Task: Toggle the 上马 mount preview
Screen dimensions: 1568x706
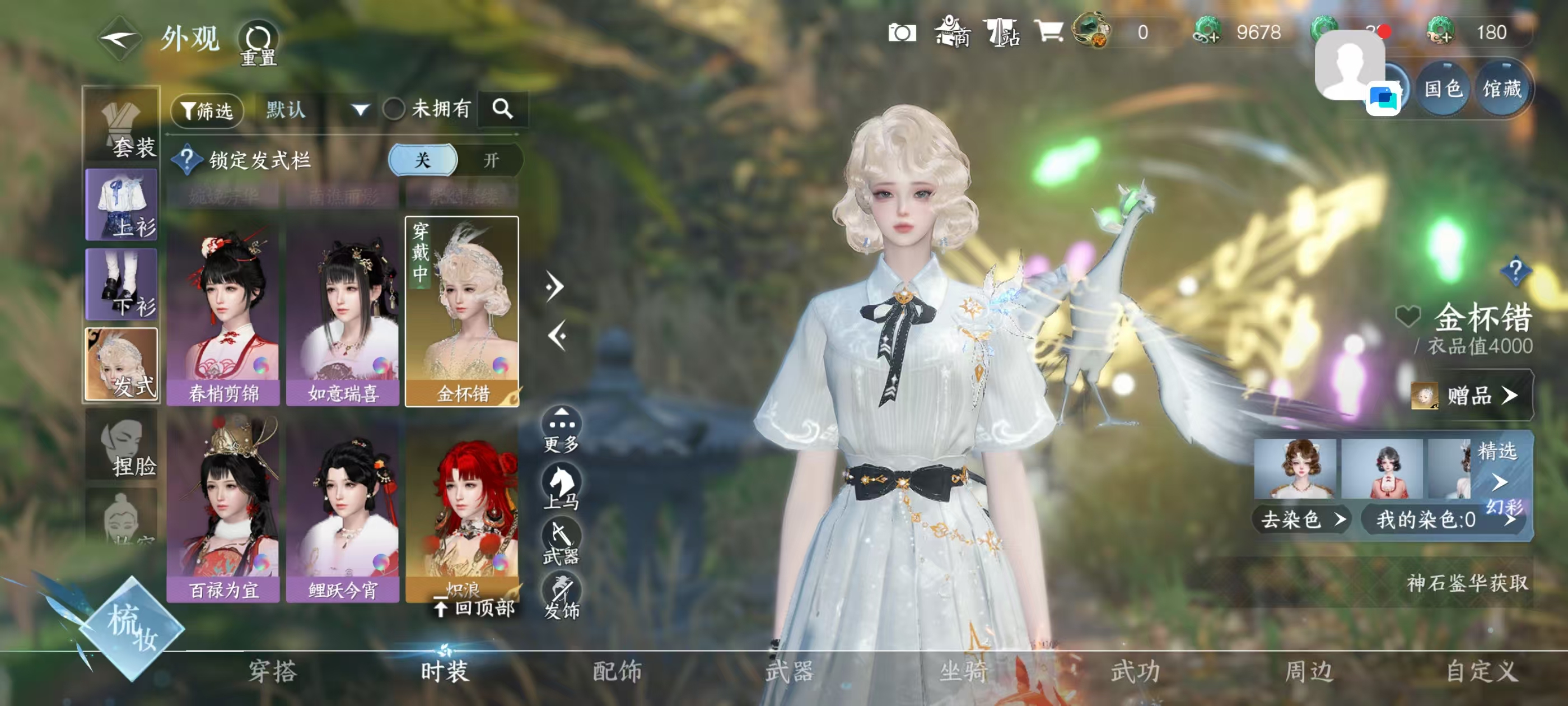Action: coord(561,485)
